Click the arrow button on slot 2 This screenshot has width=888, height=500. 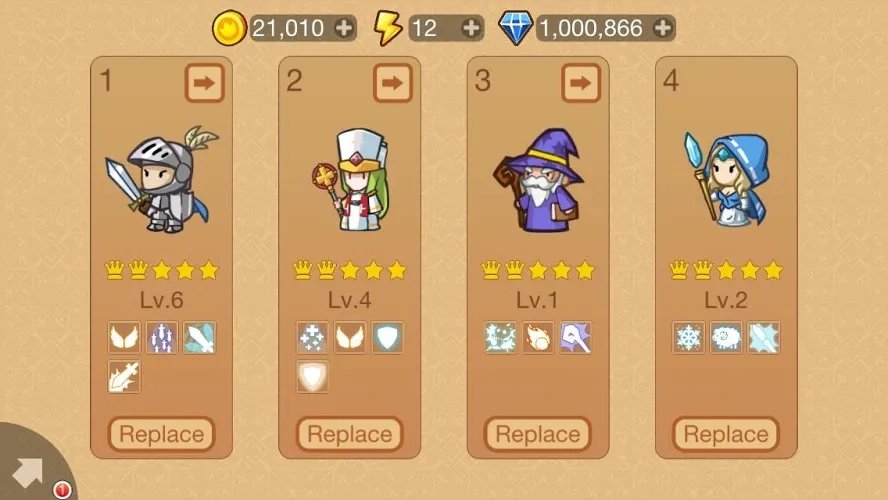(x=392, y=83)
